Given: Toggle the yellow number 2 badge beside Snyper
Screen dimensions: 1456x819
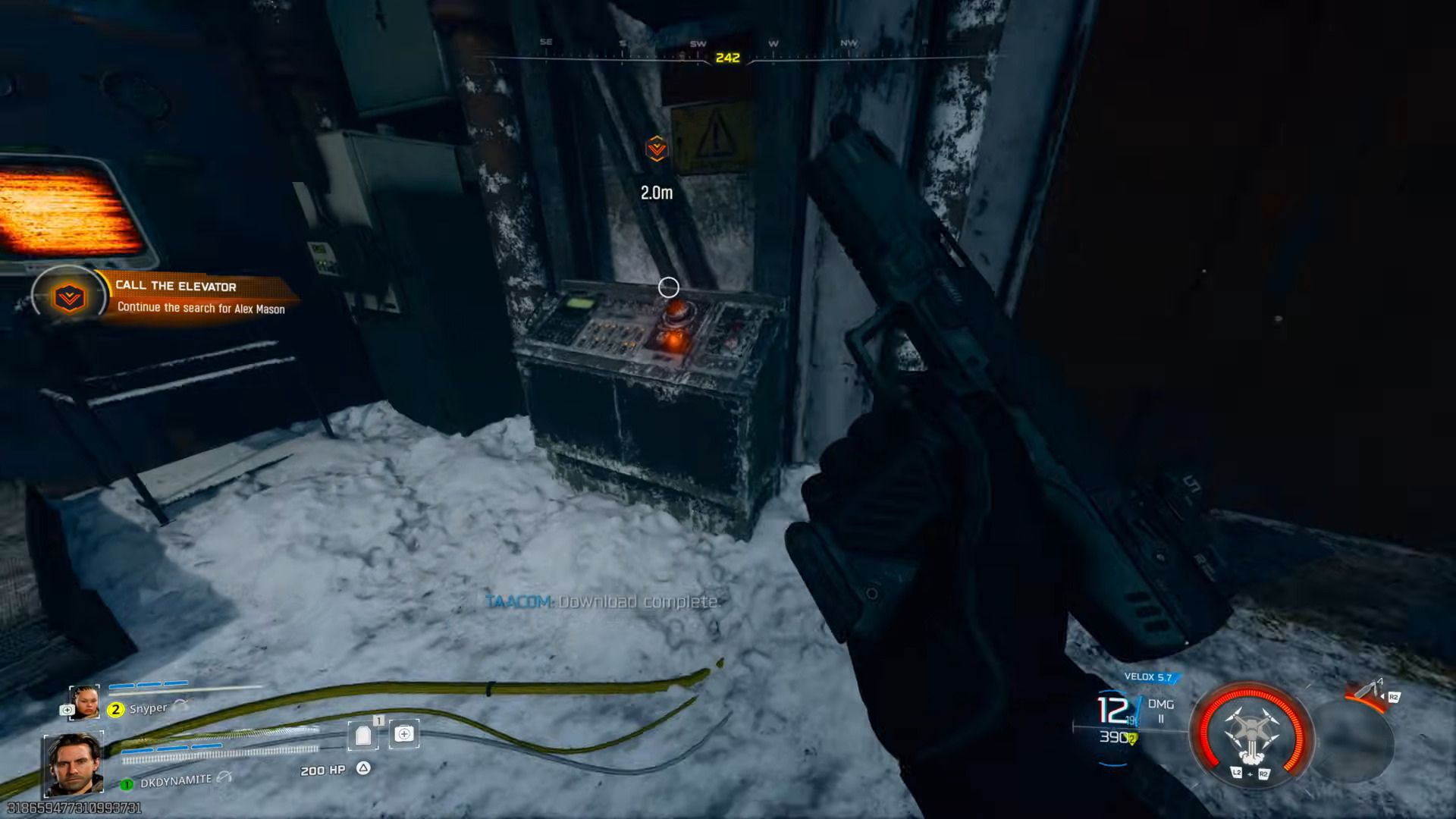Looking at the screenshot, I should 116,710.
